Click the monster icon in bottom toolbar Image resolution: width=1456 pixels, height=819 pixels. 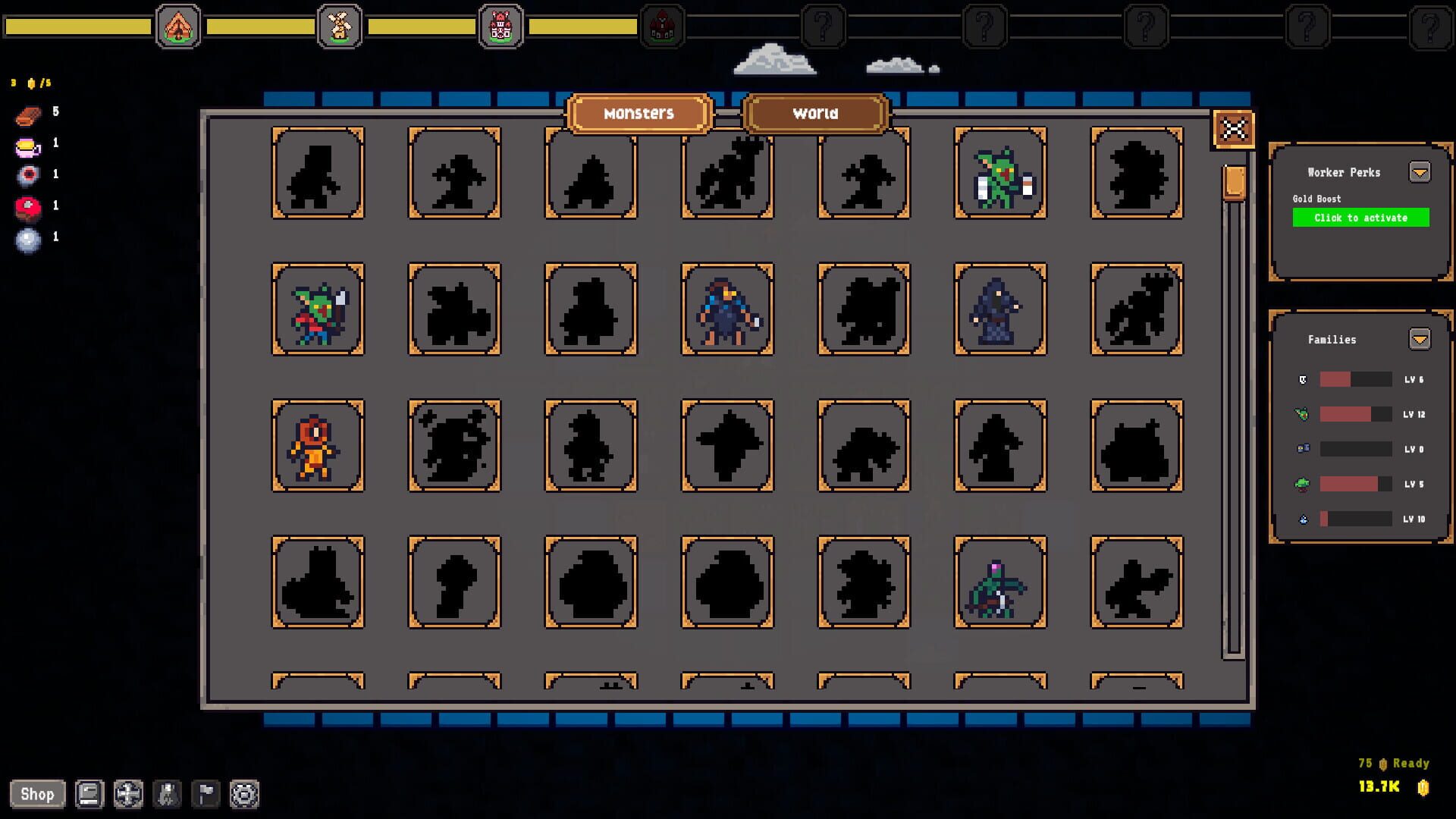pos(168,794)
